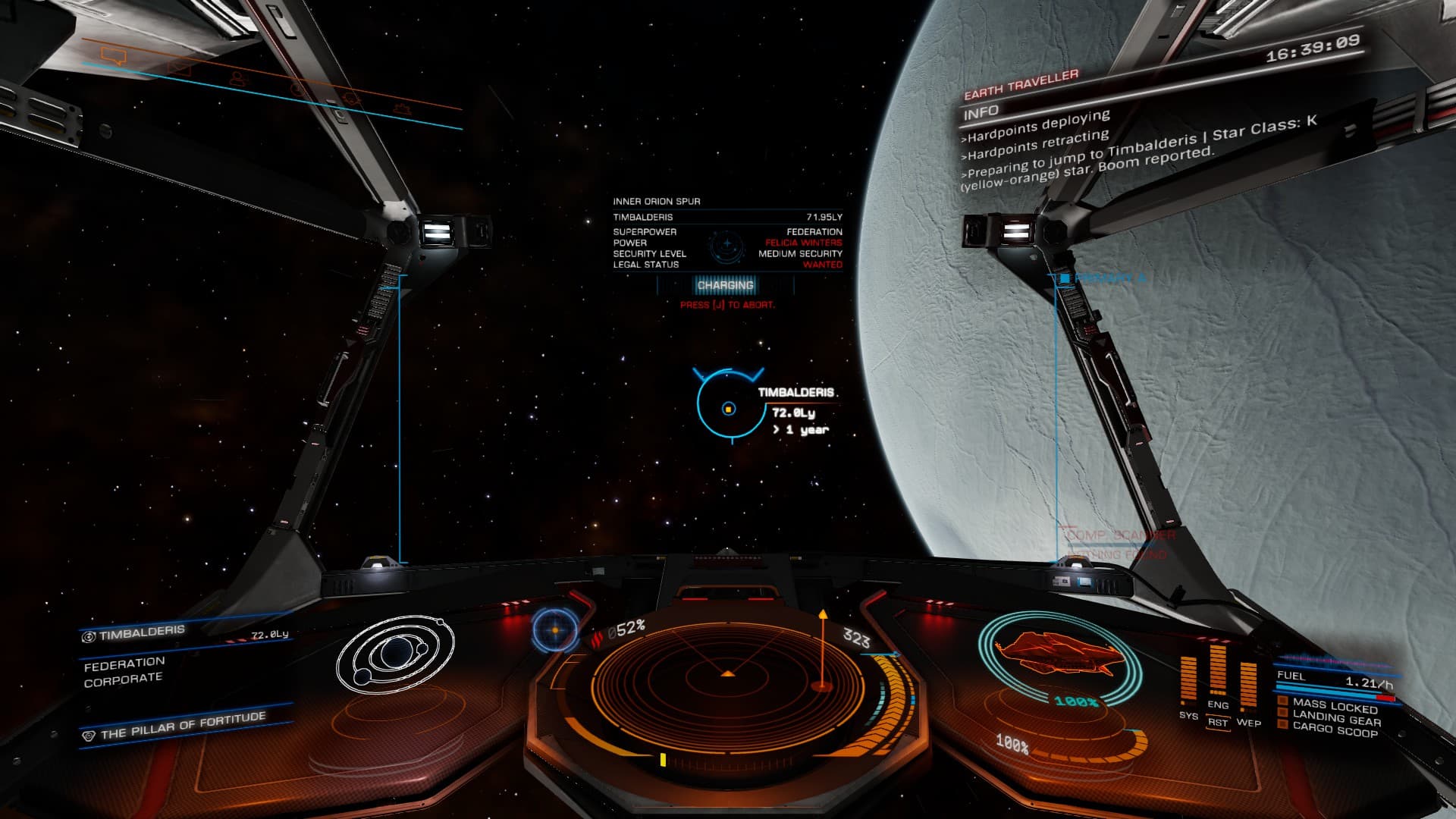Click The Pillar of Fortitude label

pos(182,726)
